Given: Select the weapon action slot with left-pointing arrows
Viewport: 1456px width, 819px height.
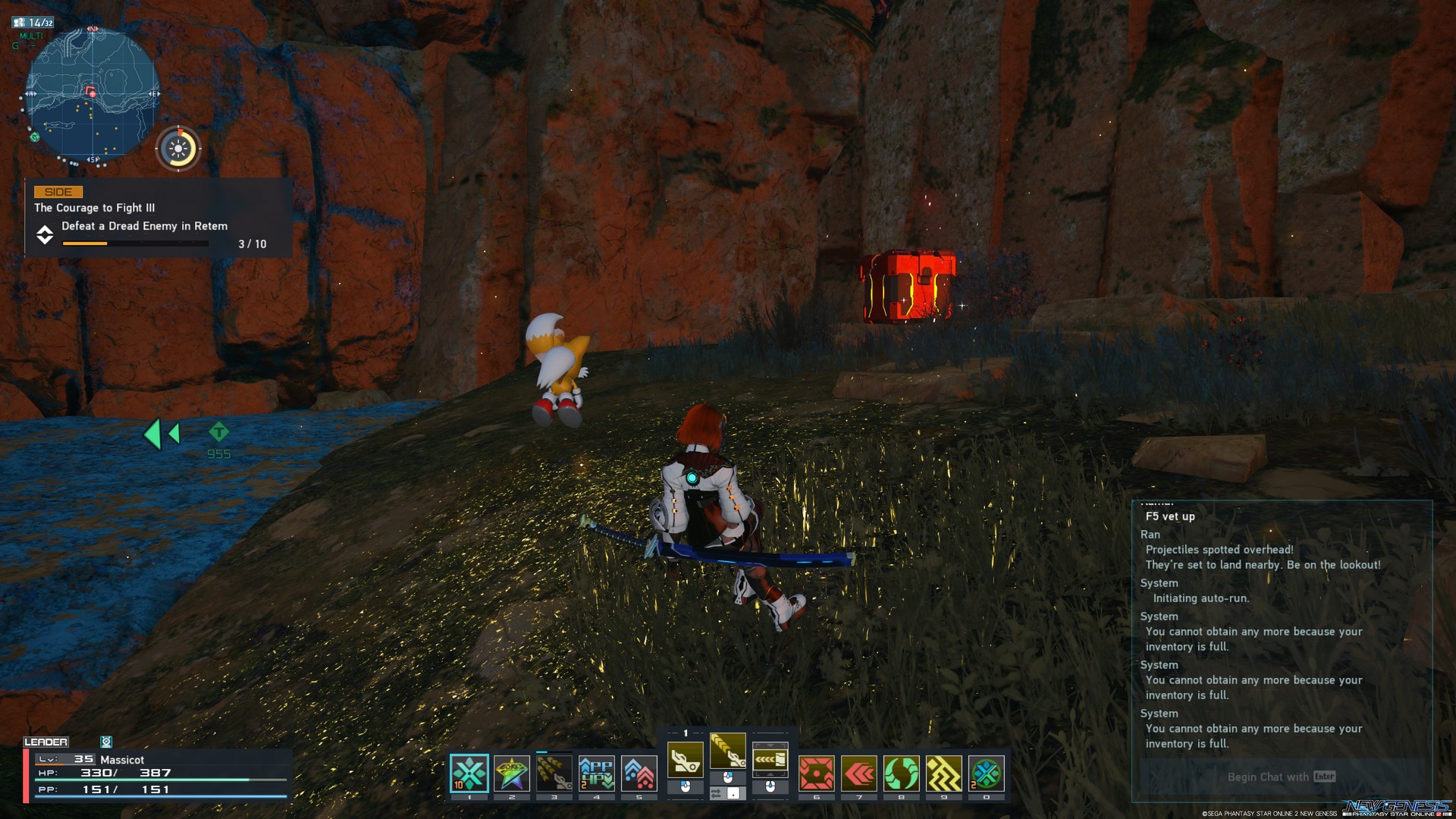Looking at the screenshot, I should click(x=770, y=759).
